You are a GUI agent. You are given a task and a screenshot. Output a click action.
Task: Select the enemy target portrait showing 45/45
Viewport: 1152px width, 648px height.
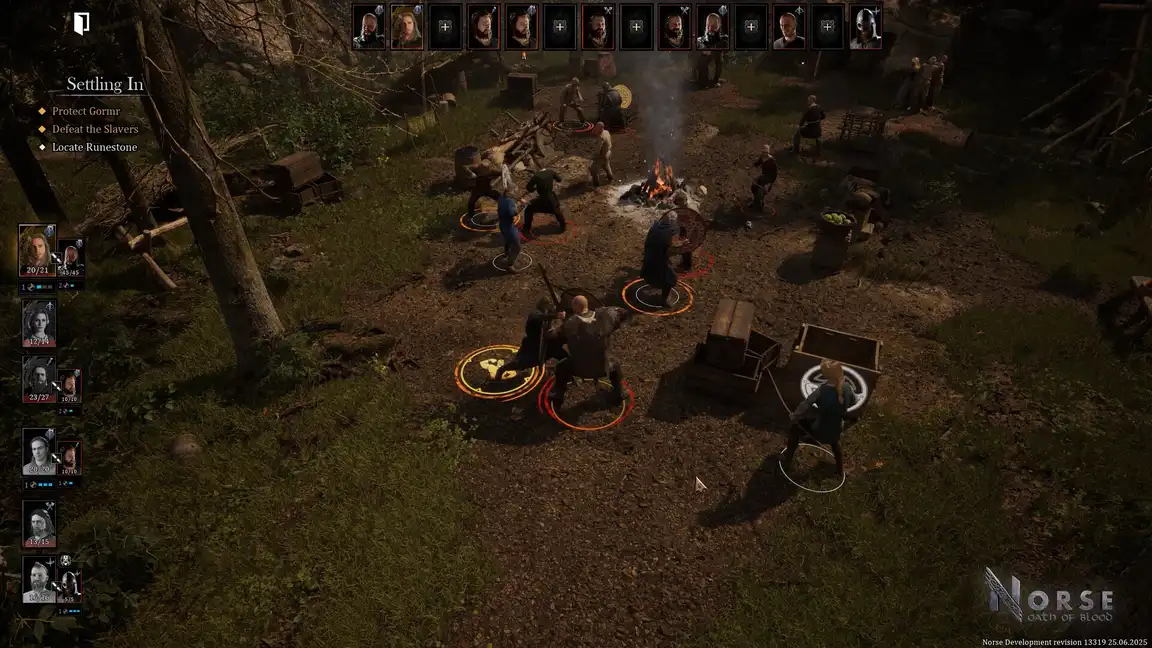tap(70, 258)
